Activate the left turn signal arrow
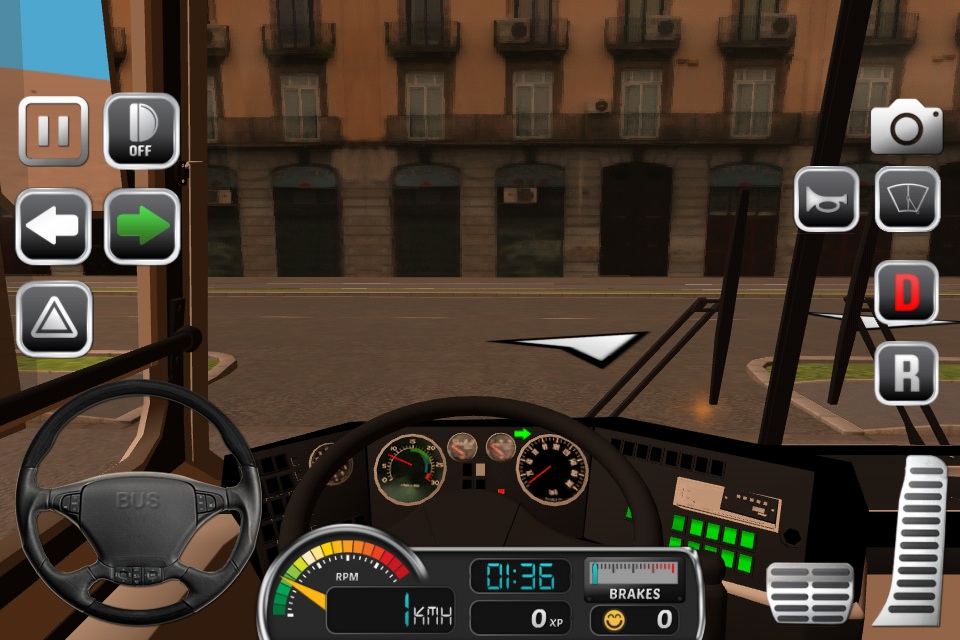Image resolution: width=960 pixels, height=640 pixels. click(x=53, y=226)
